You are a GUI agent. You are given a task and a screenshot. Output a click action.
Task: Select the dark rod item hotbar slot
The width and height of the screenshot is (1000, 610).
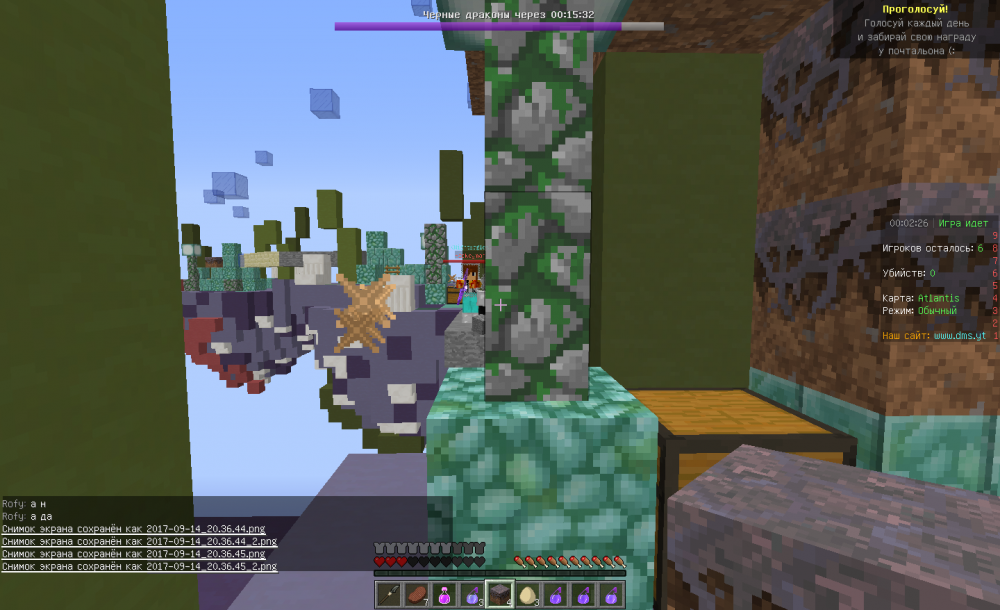[x=388, y=594]
